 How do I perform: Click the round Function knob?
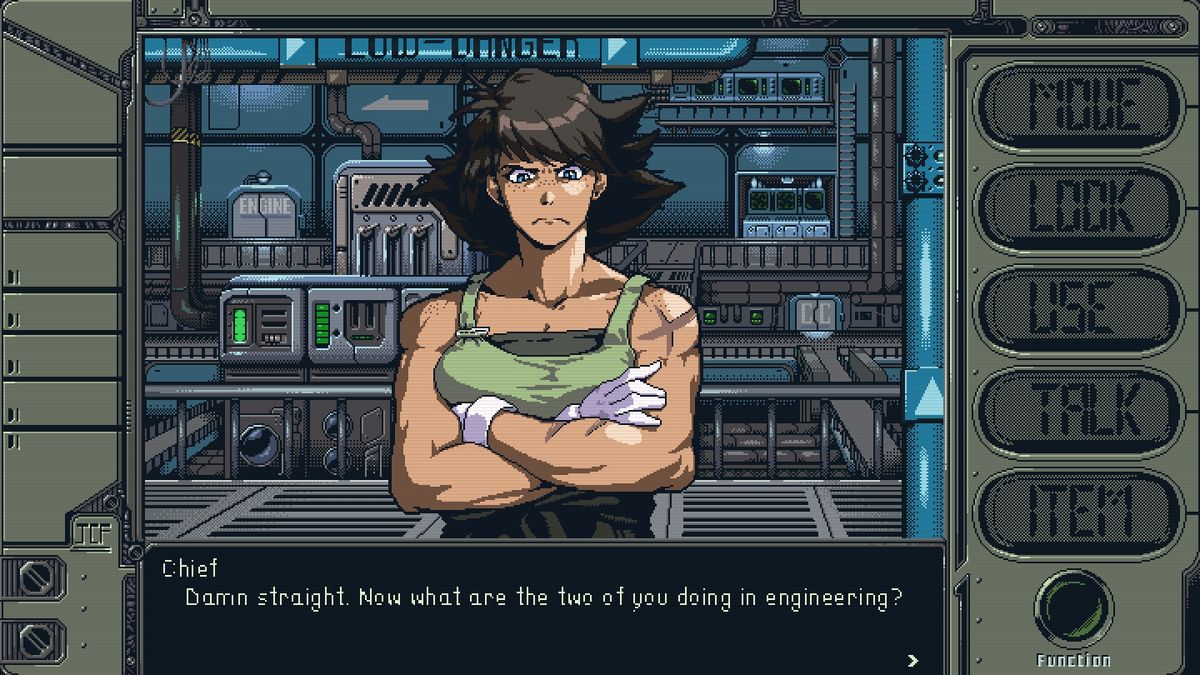(1073, 609)
